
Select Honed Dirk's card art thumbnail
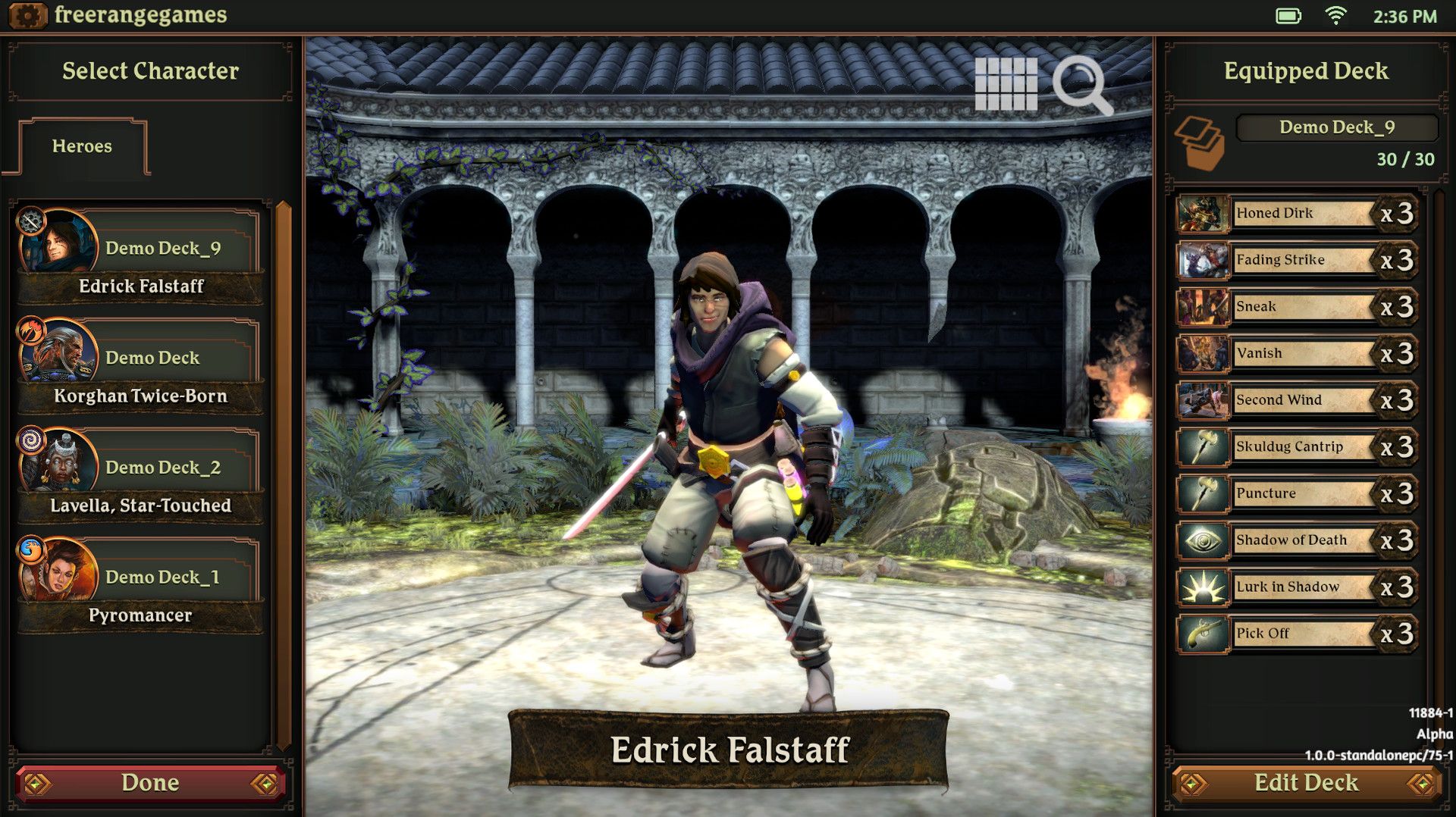[1202, 214]
